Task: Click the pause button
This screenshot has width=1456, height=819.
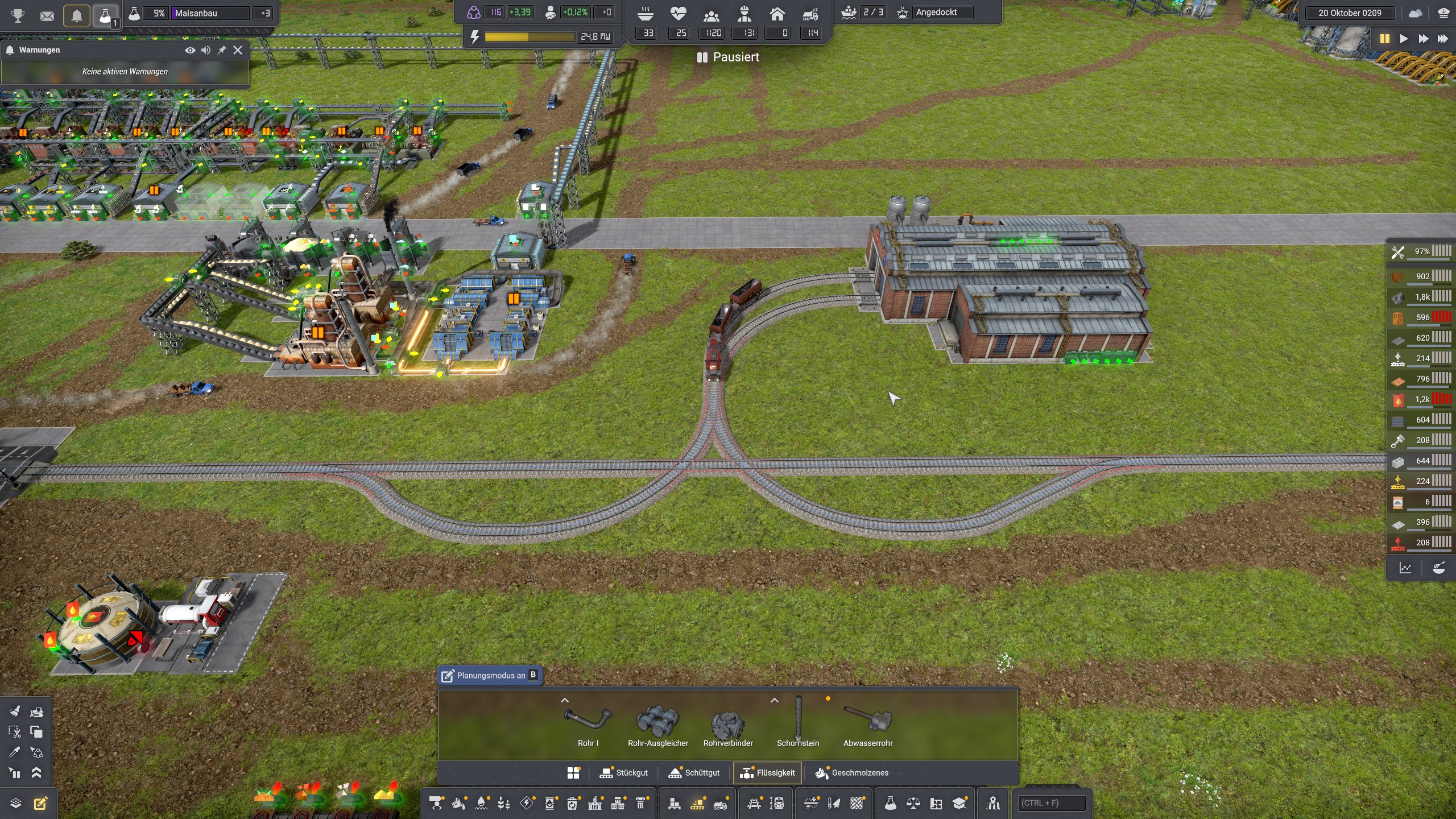Action: pos(1384,39)
